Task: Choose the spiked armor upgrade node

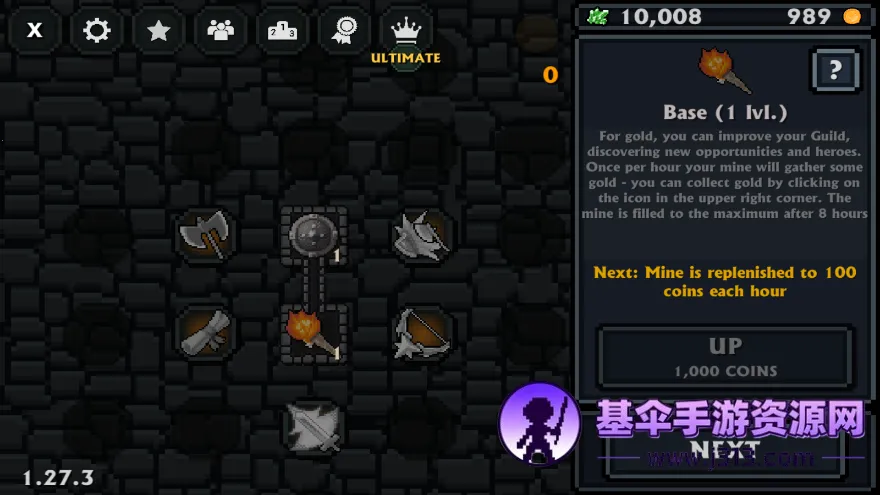Action: point(421,235)
